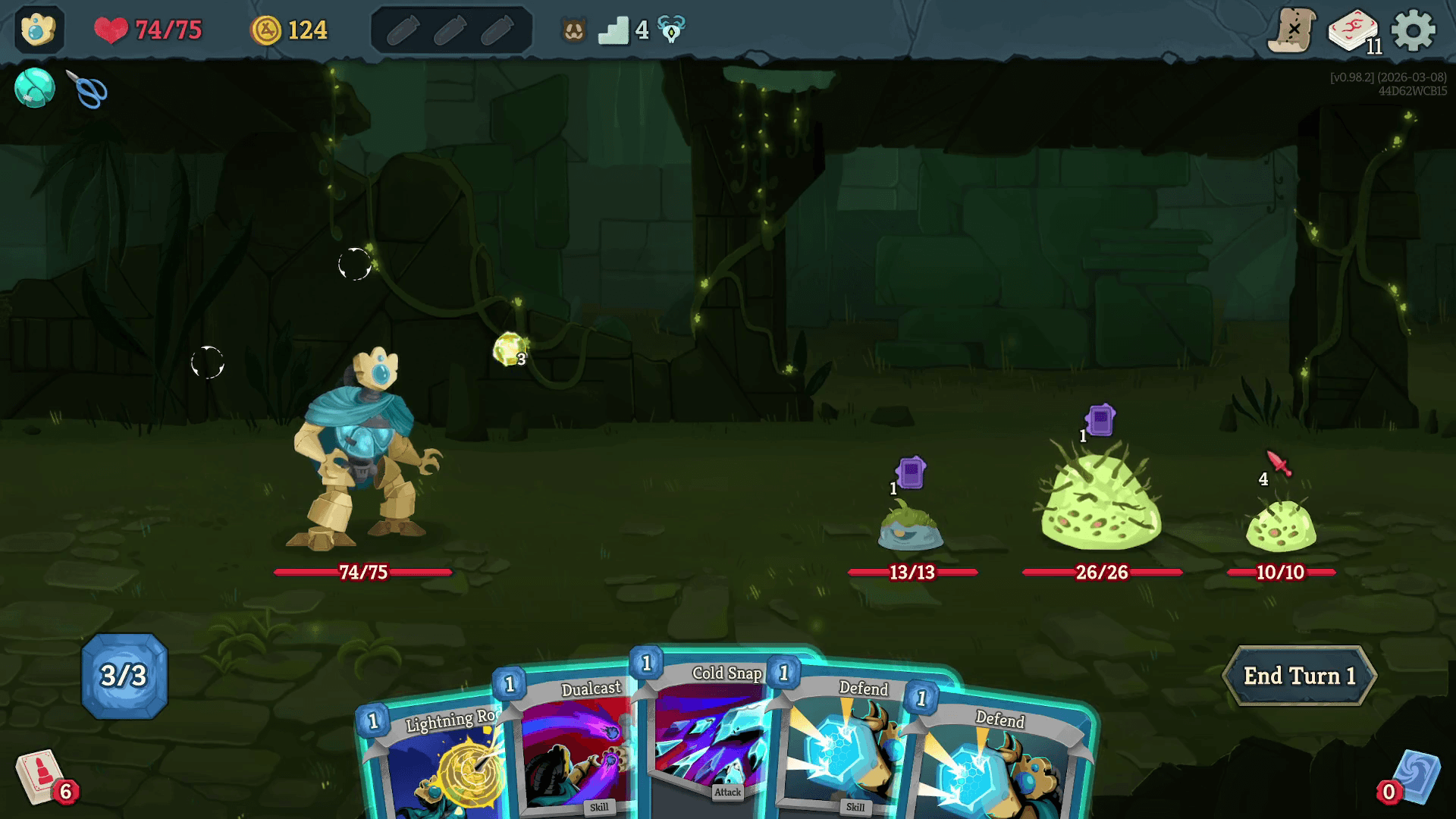End the current turn
Screen dimensions: 1456x819
coord(1299,676)
